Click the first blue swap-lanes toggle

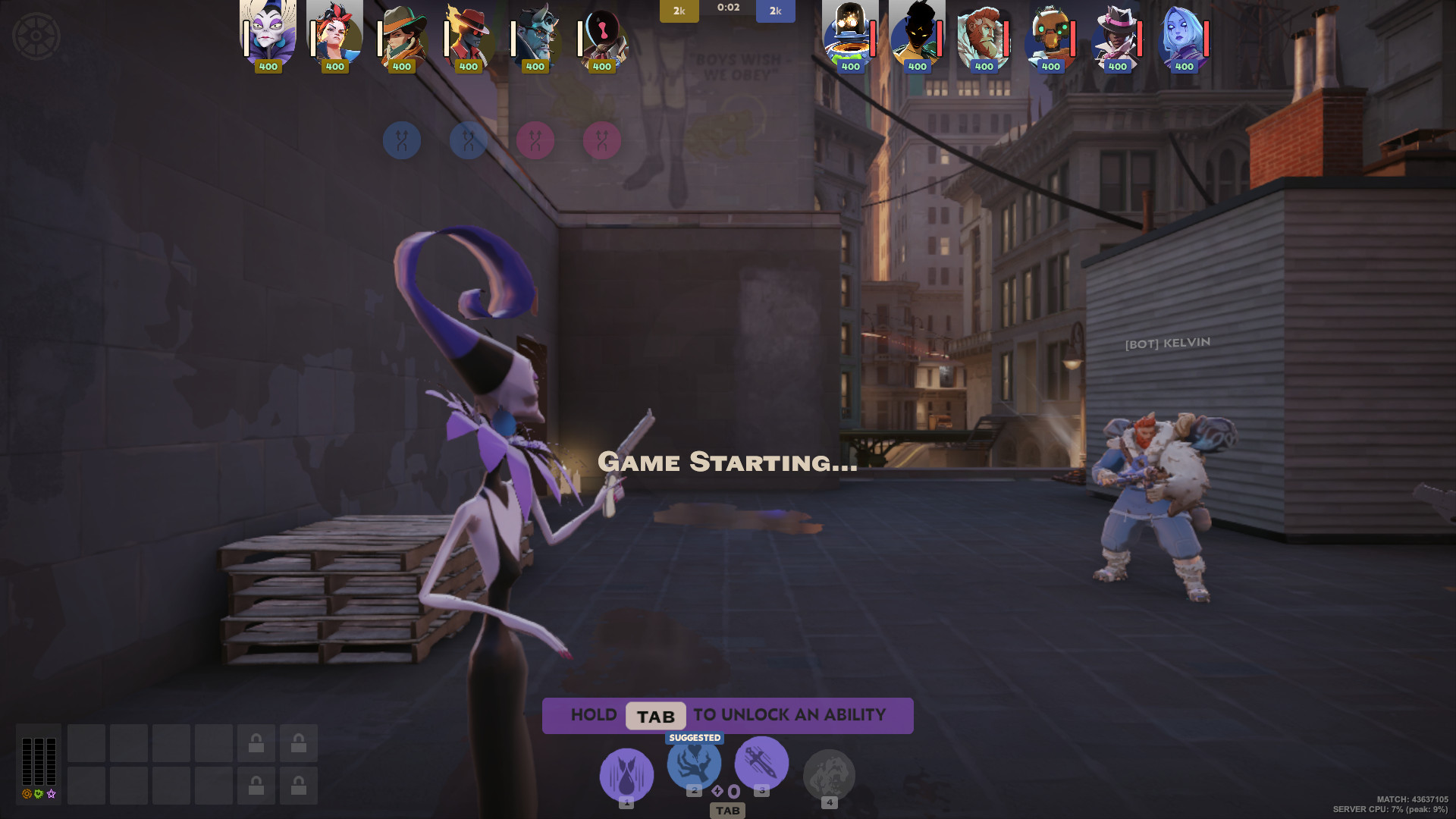(403, 140)
